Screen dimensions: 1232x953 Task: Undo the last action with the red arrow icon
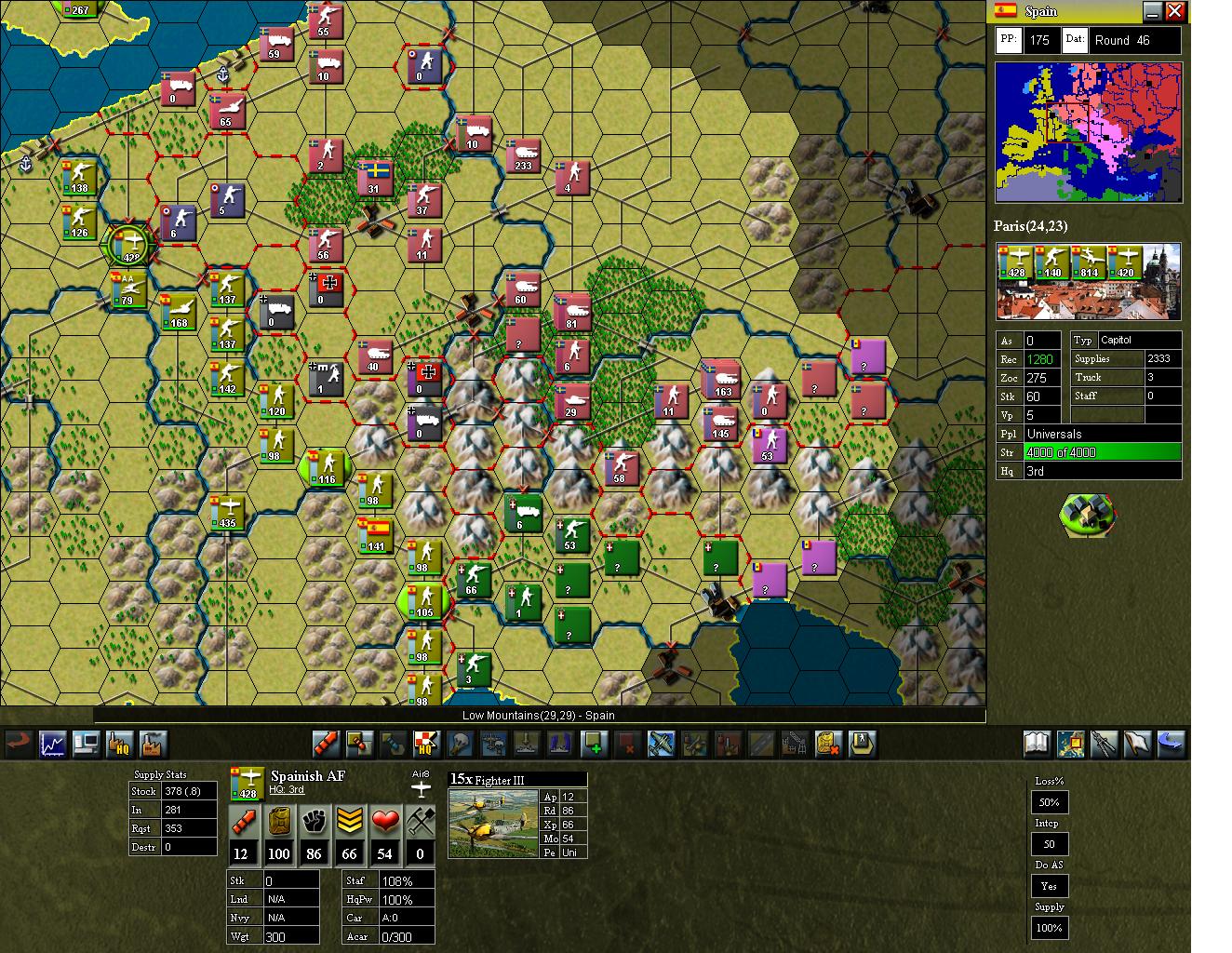[x=17, y=743]
